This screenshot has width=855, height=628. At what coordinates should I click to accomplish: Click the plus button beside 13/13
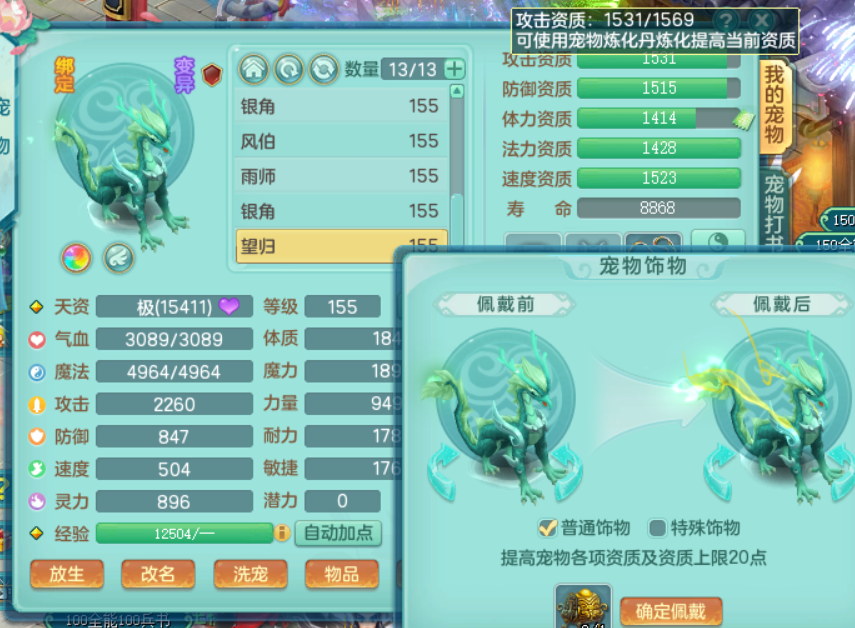click(x=454, y=69)
